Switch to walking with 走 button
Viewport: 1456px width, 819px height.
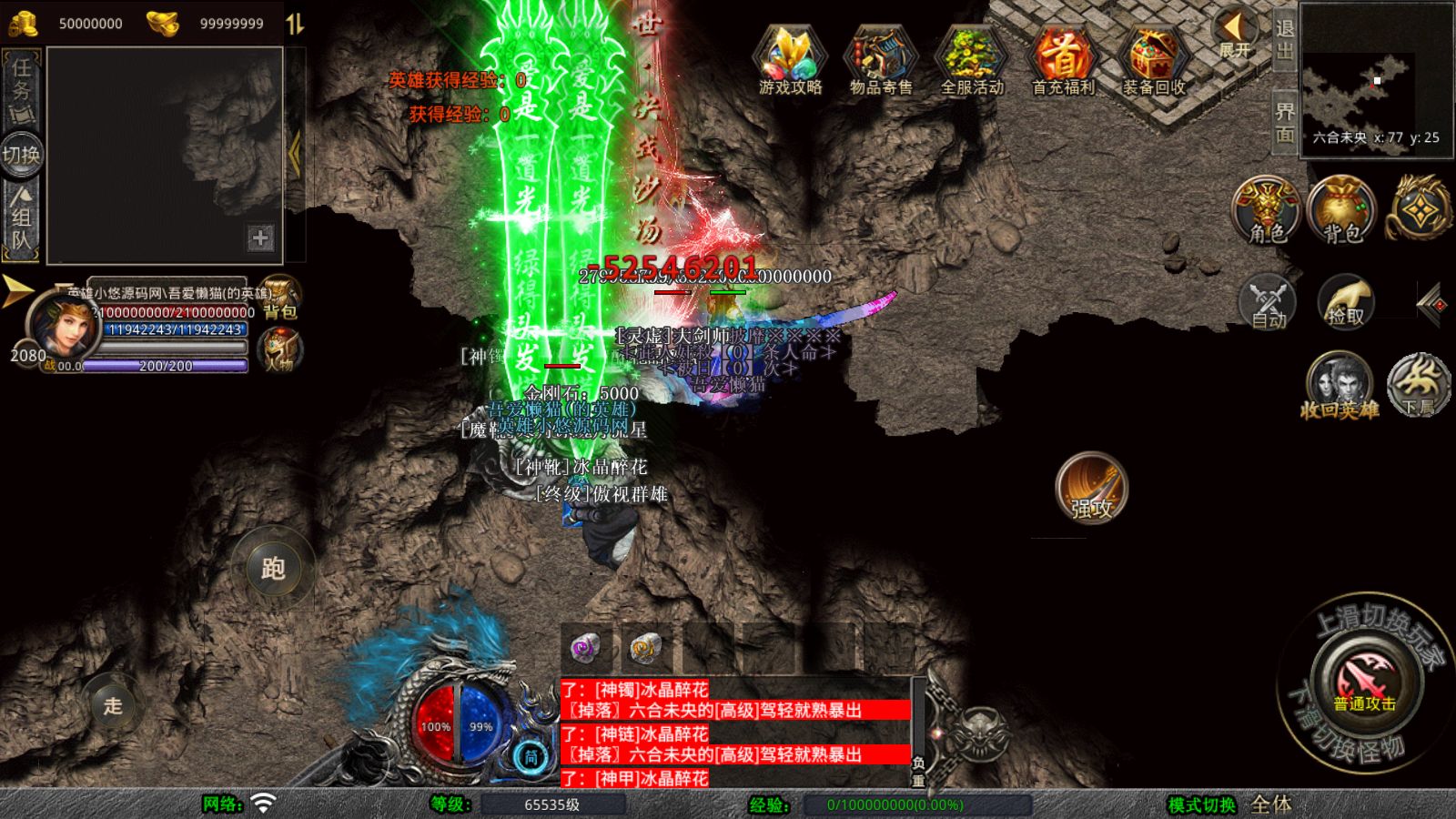pyautogui.click(x=113, y=705)
